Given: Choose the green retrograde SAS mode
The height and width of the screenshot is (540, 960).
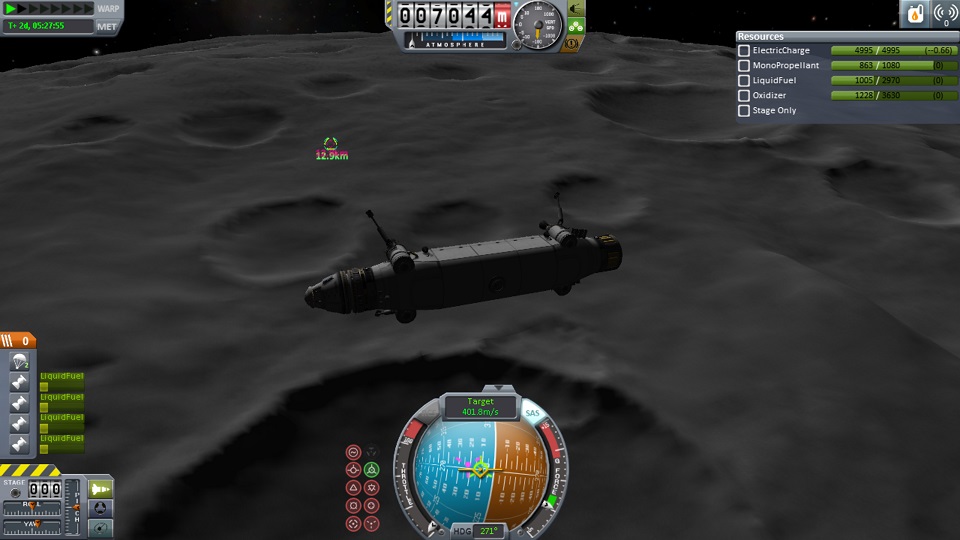Looking at the screenshot, I should click(372, 469).
